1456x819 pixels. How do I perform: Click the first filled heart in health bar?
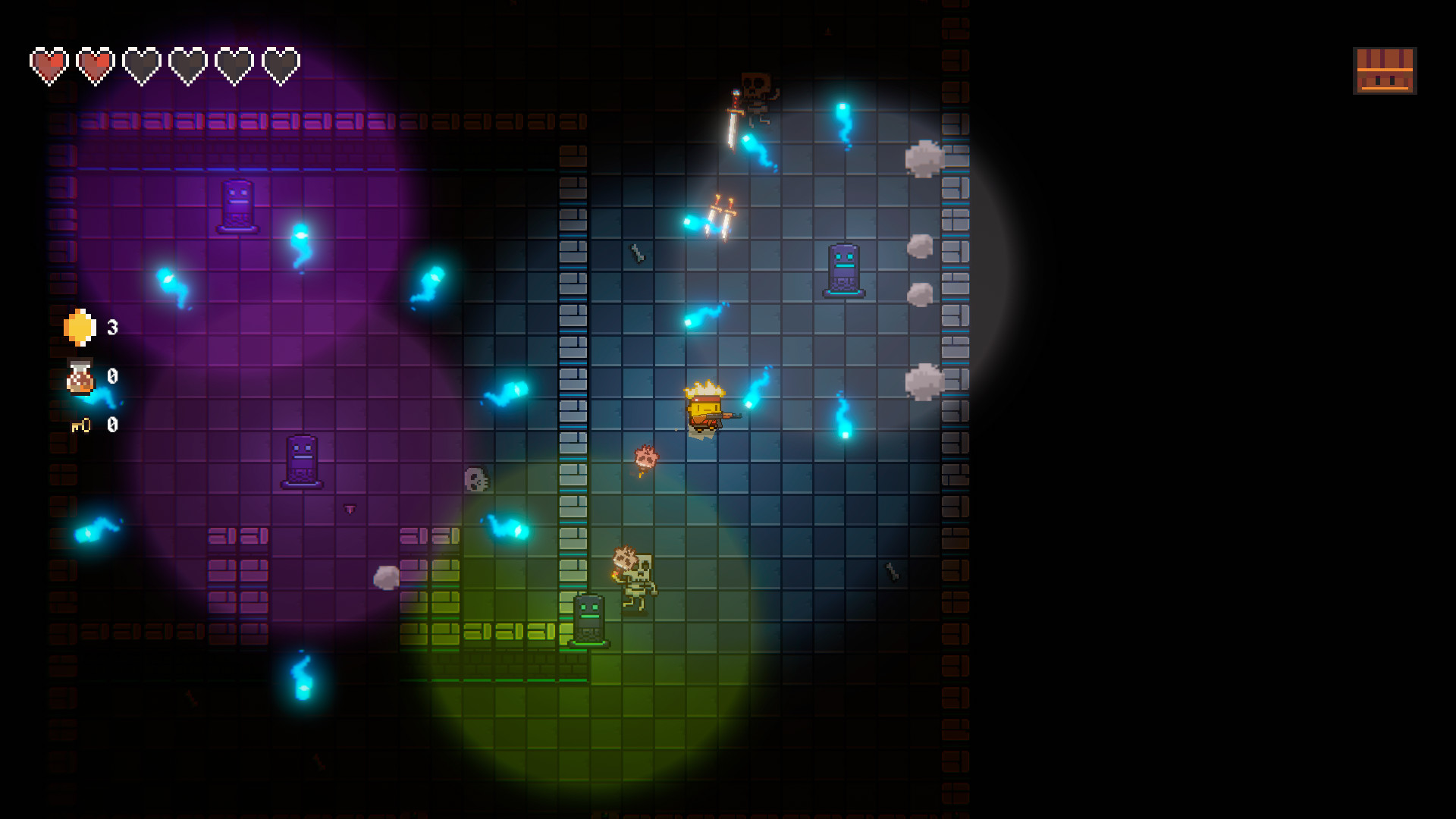click(49, 65)
